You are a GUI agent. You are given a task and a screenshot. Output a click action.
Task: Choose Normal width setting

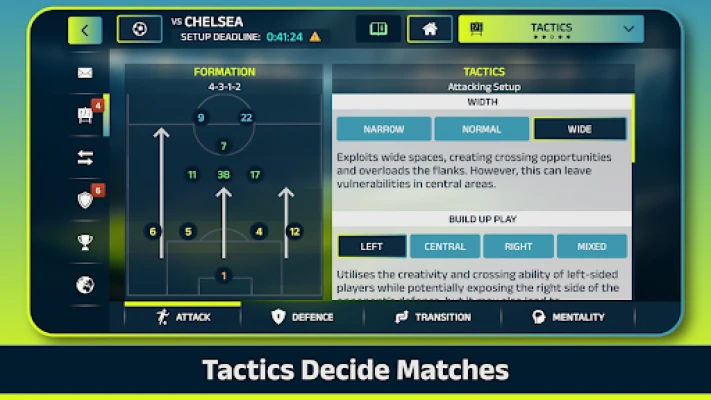(482, 129)
